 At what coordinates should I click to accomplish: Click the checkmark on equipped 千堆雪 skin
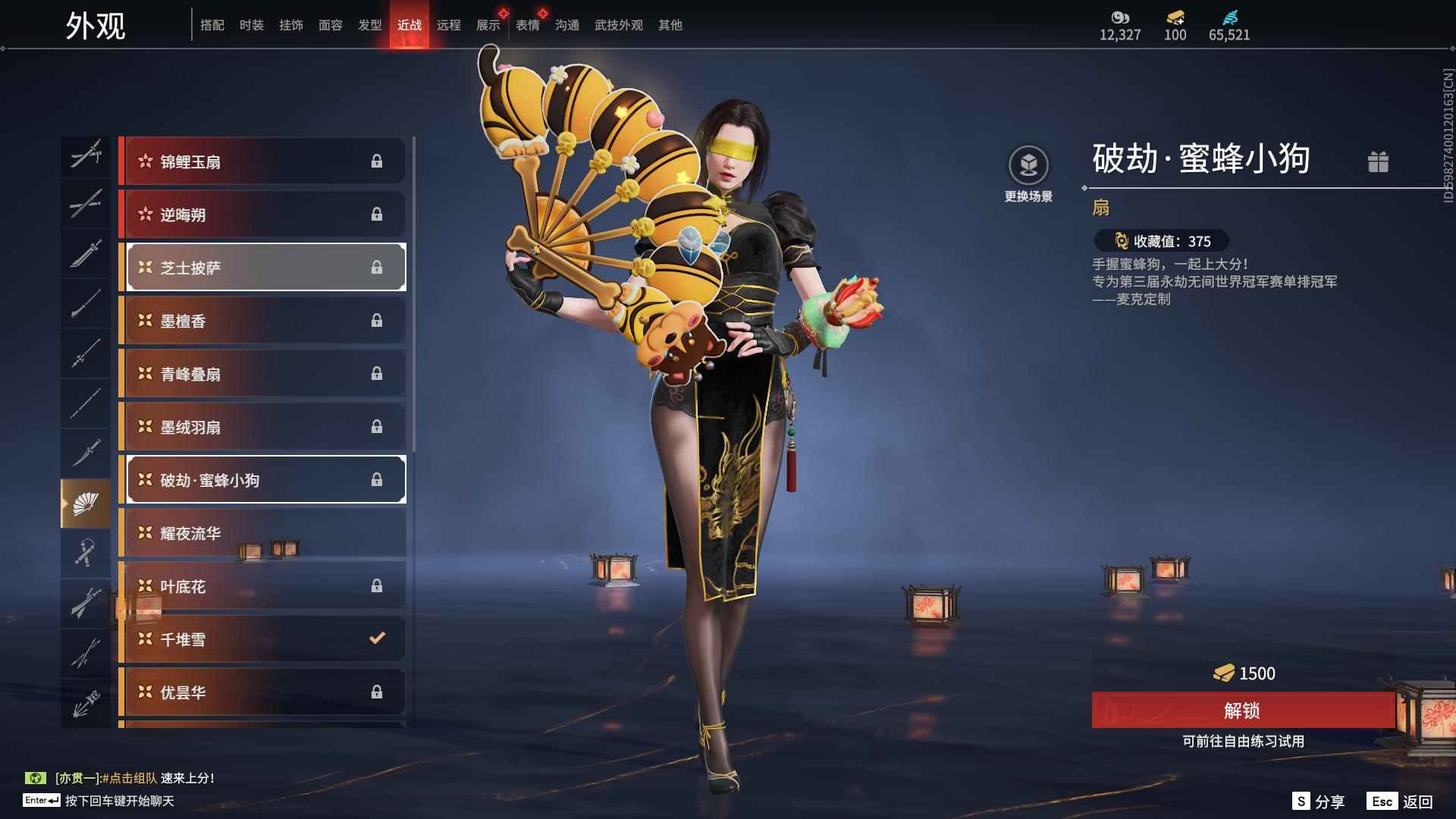(x=377, y=639)
